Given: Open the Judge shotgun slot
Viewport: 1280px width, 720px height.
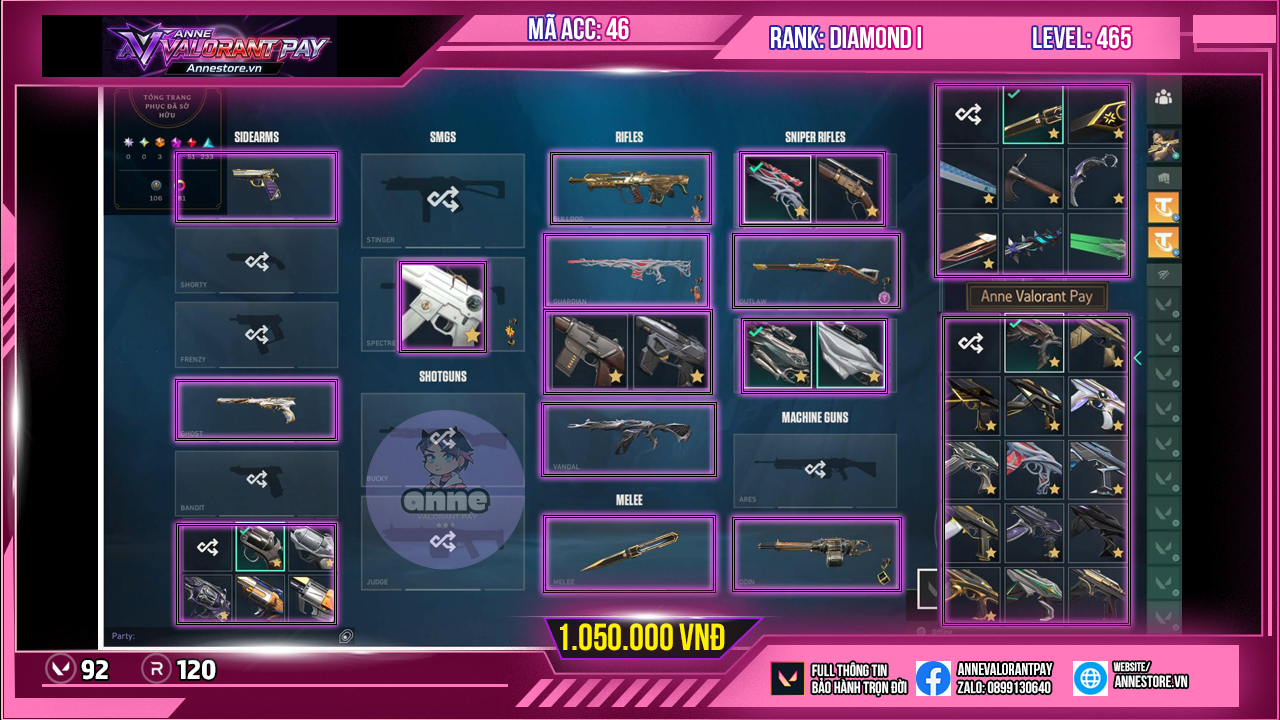Looking at the screenshot, I should (442, 541).
